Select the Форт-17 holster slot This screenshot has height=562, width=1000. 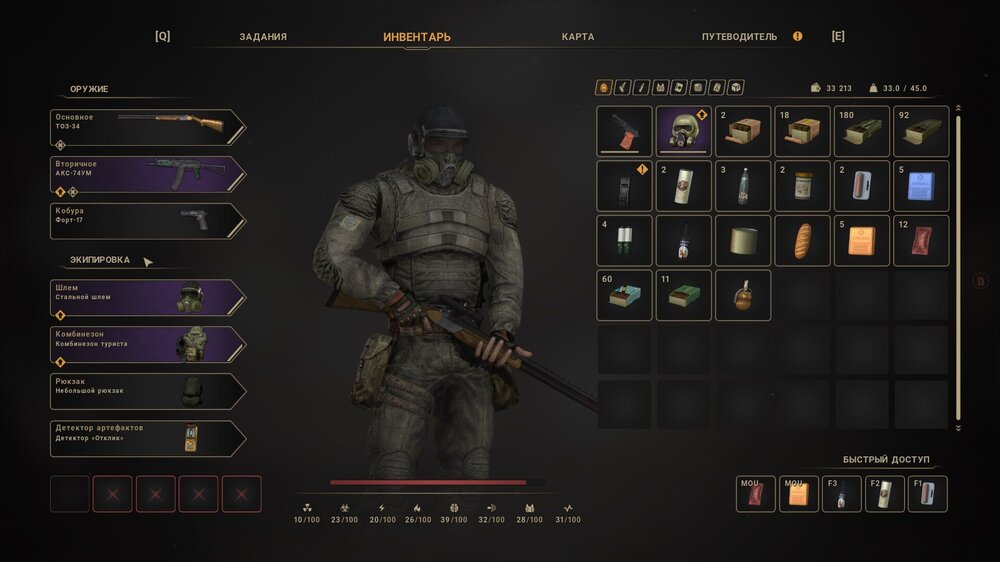[x=147, y=221]
